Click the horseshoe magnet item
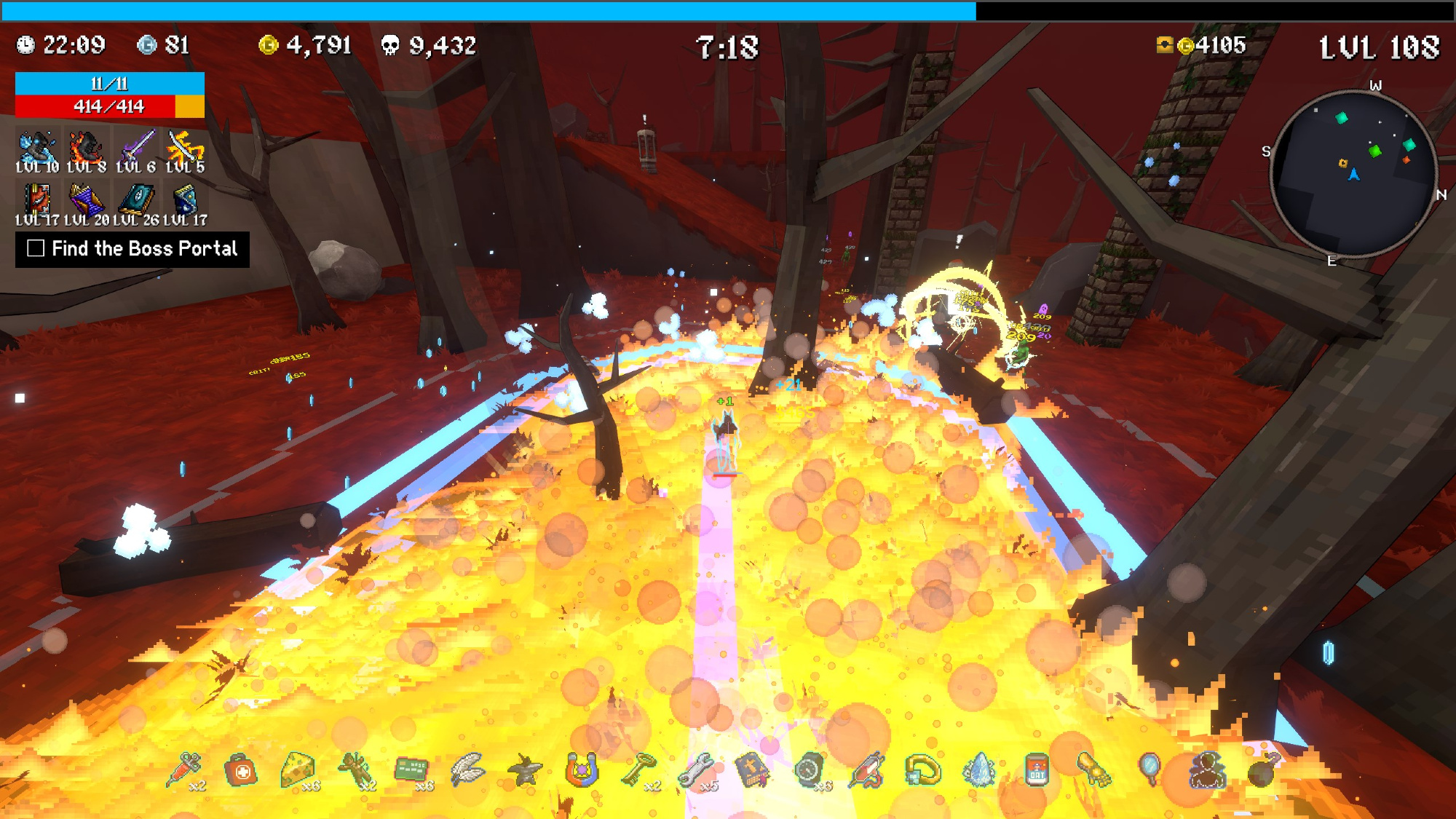The image size is (1456, 819). click(x=581, y=769)
